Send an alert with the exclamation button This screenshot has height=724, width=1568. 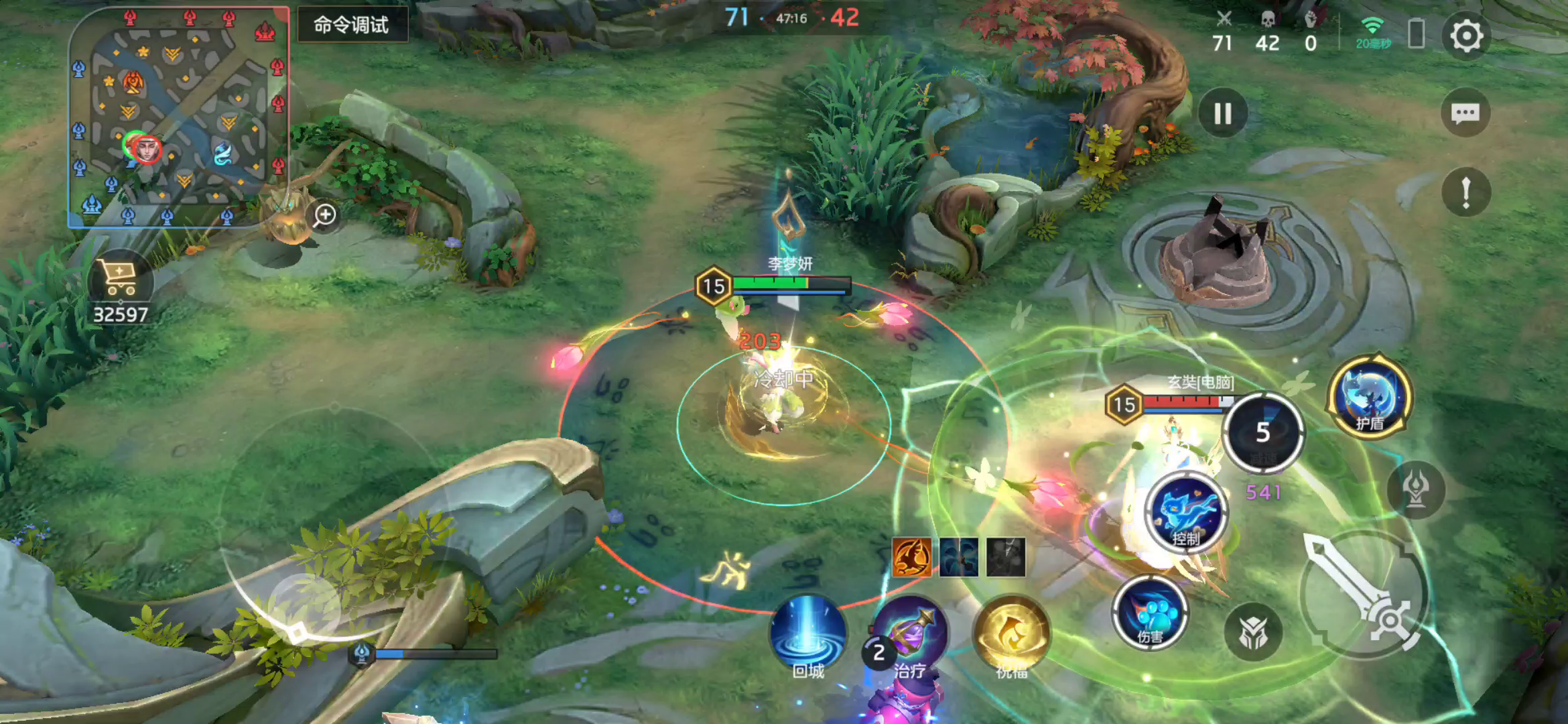pyautogui.click(x=1466, y=193)
